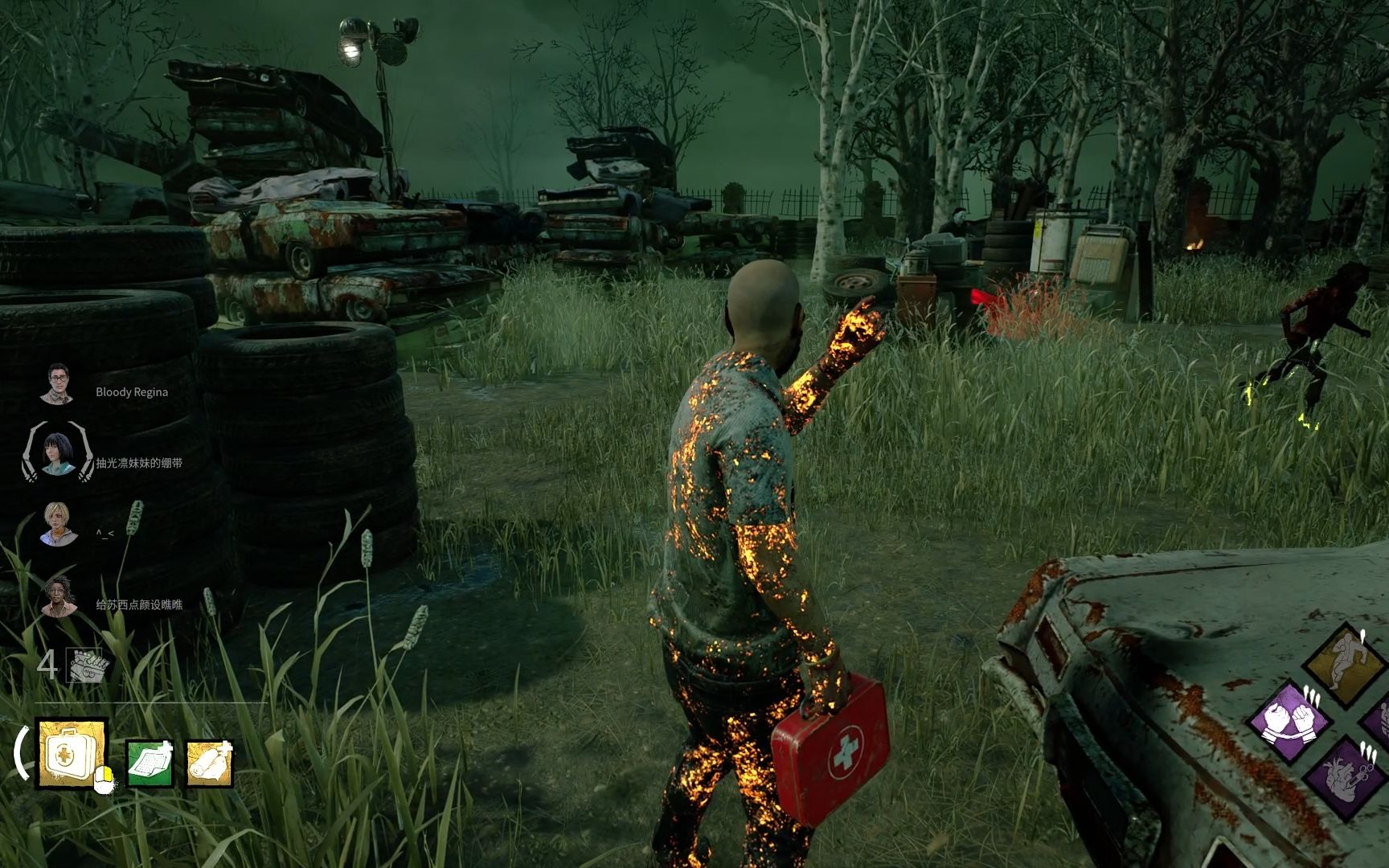The height and width of the screenshot is (868, 1389).
Task: Click Bloody Regina's survivor portrait
Action: click(x=57, y=384)
